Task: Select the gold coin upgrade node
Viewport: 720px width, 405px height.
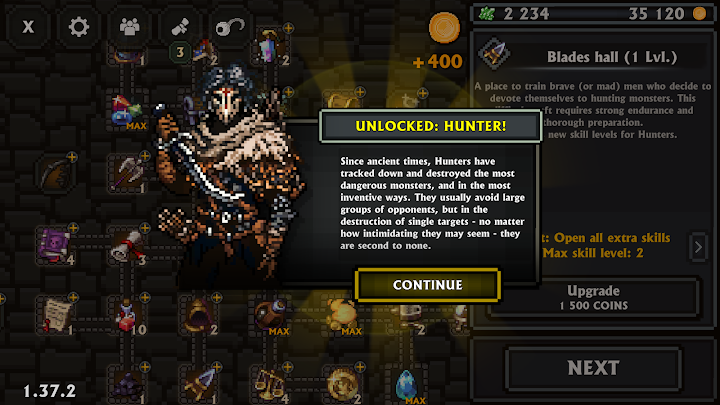Action: (x=342, y=383)
